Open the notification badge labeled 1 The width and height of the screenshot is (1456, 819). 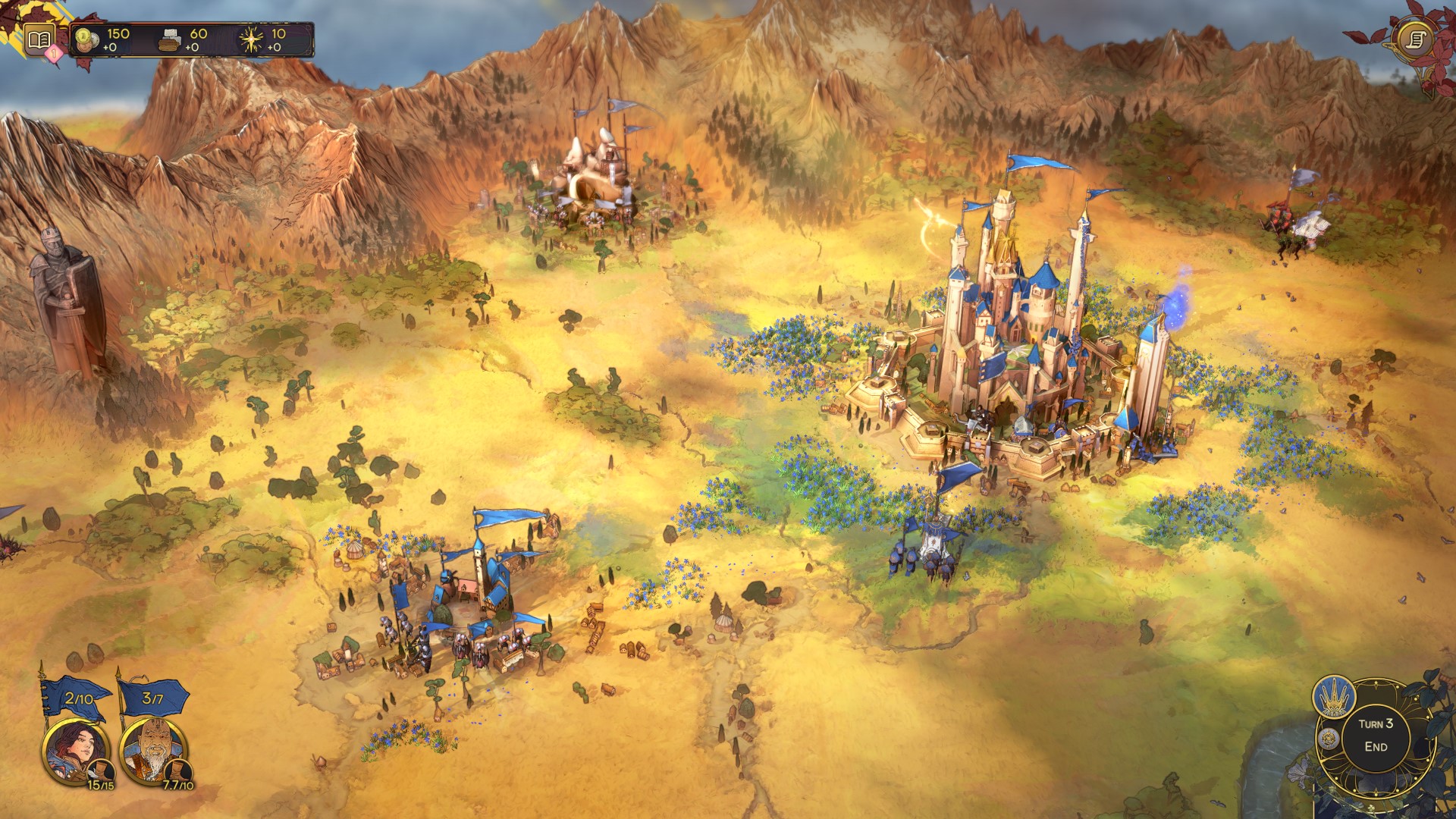pyautogui.click(x=53, y=53)
